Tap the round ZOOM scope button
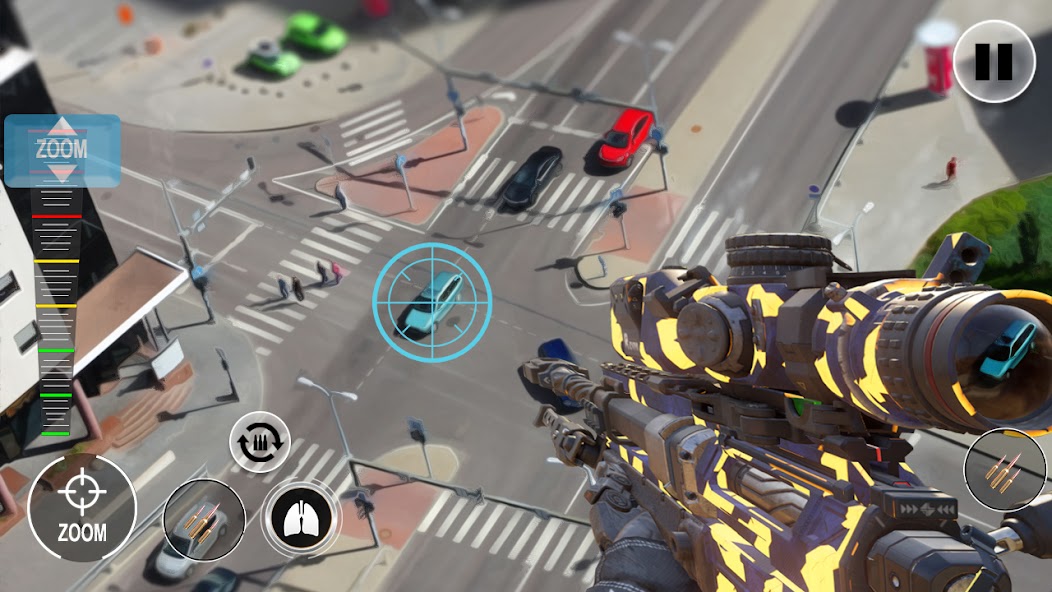1052x592 pixels. click(x=82, y=507)
